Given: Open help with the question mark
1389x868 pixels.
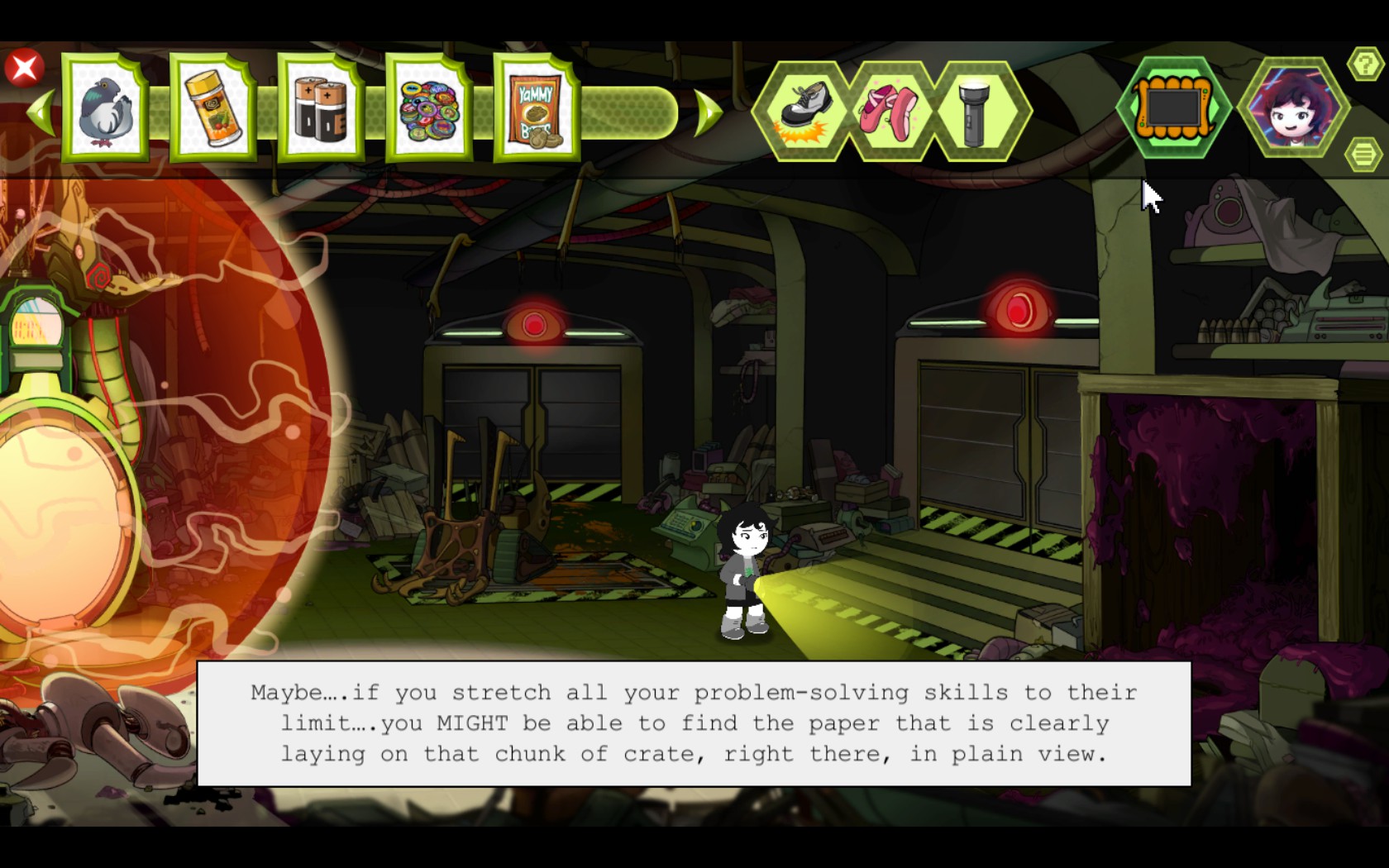Looking at the screenshot, I should [1364, 64].
